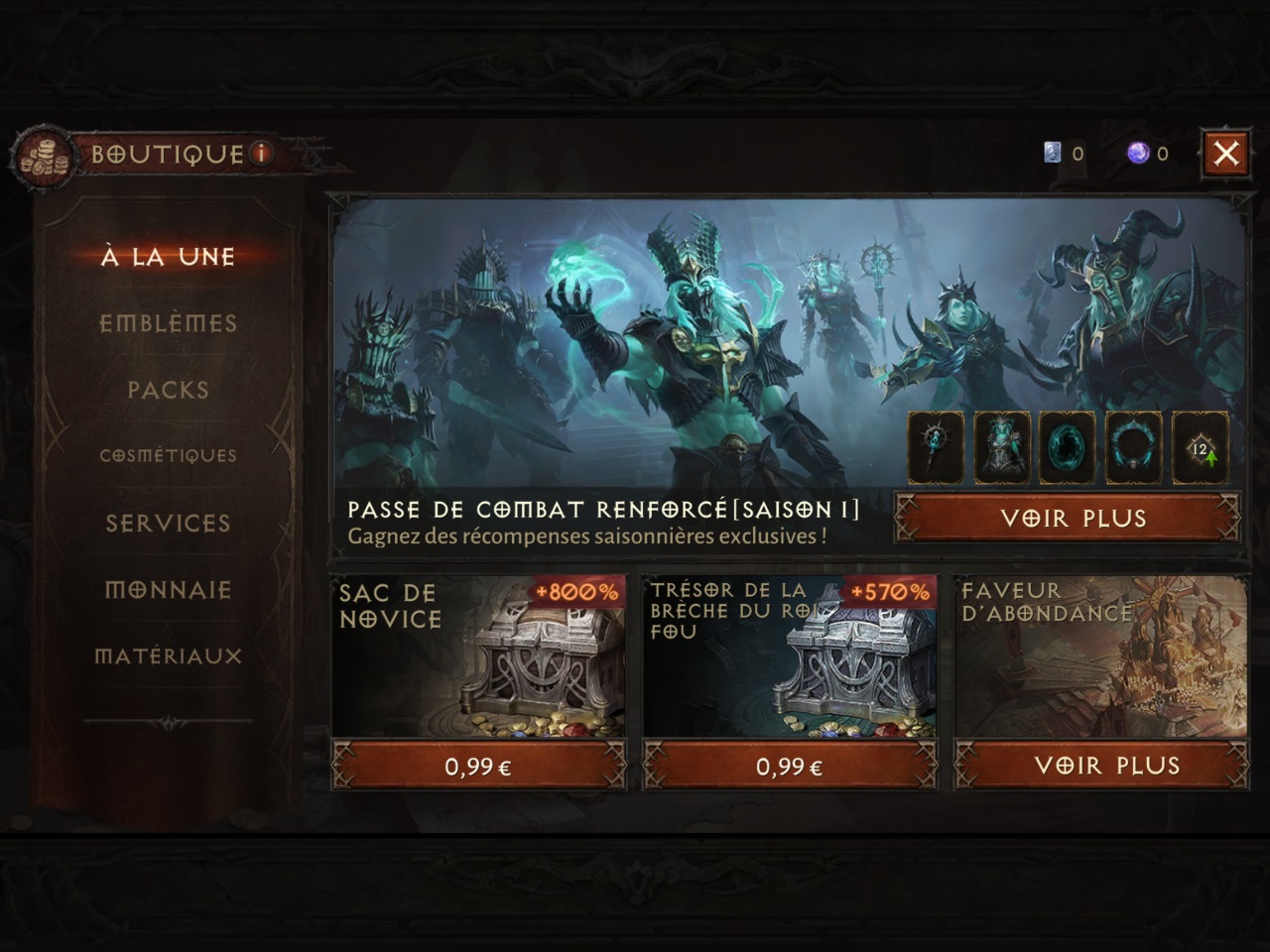Click the portal orb reward preview icon
1270x952 pixels.
[x=1067, y=447]
